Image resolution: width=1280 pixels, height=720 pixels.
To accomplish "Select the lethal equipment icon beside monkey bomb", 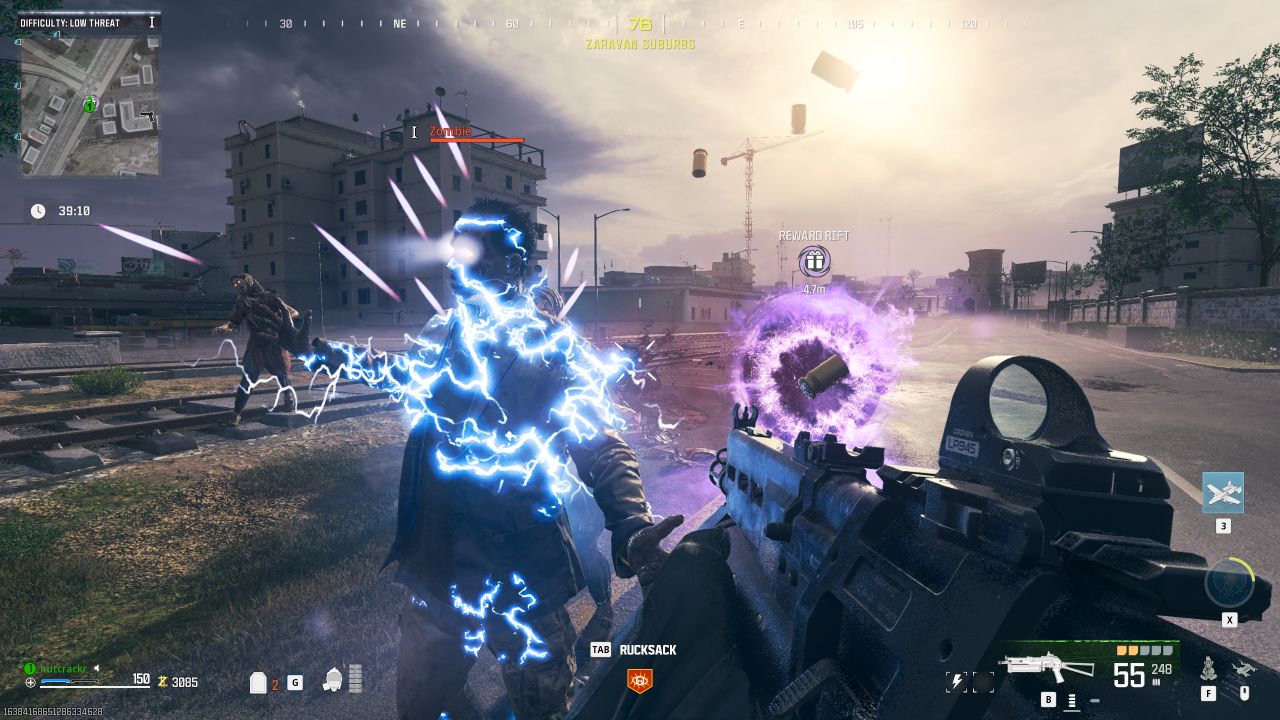I will (x=1245, y=669).
